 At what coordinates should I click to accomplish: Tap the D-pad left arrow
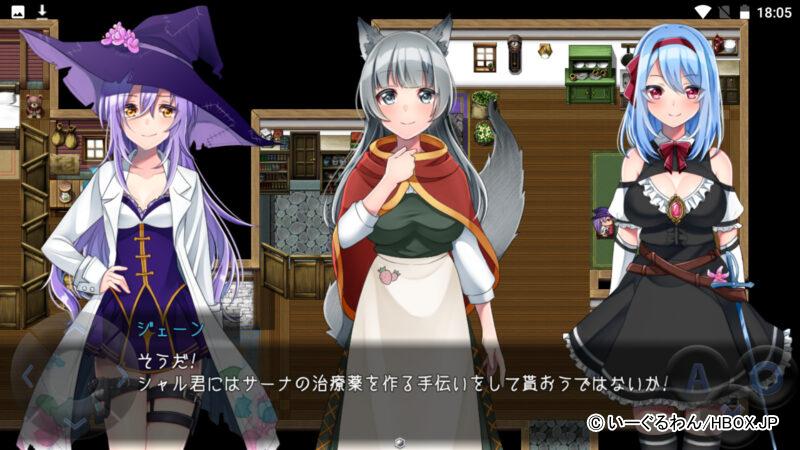(x=28, y=377)
